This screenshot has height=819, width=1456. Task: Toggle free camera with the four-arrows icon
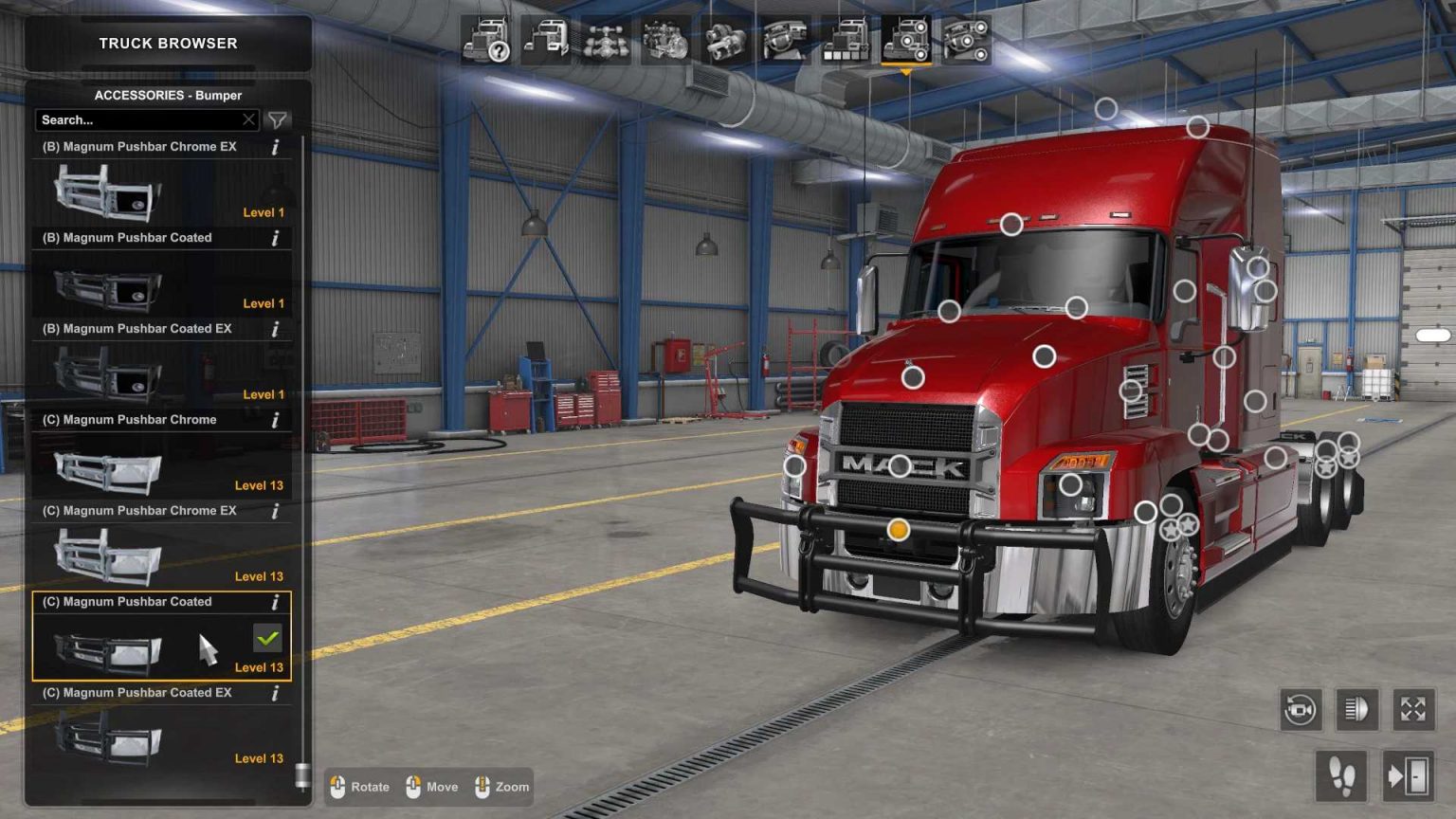[1414, 709]
